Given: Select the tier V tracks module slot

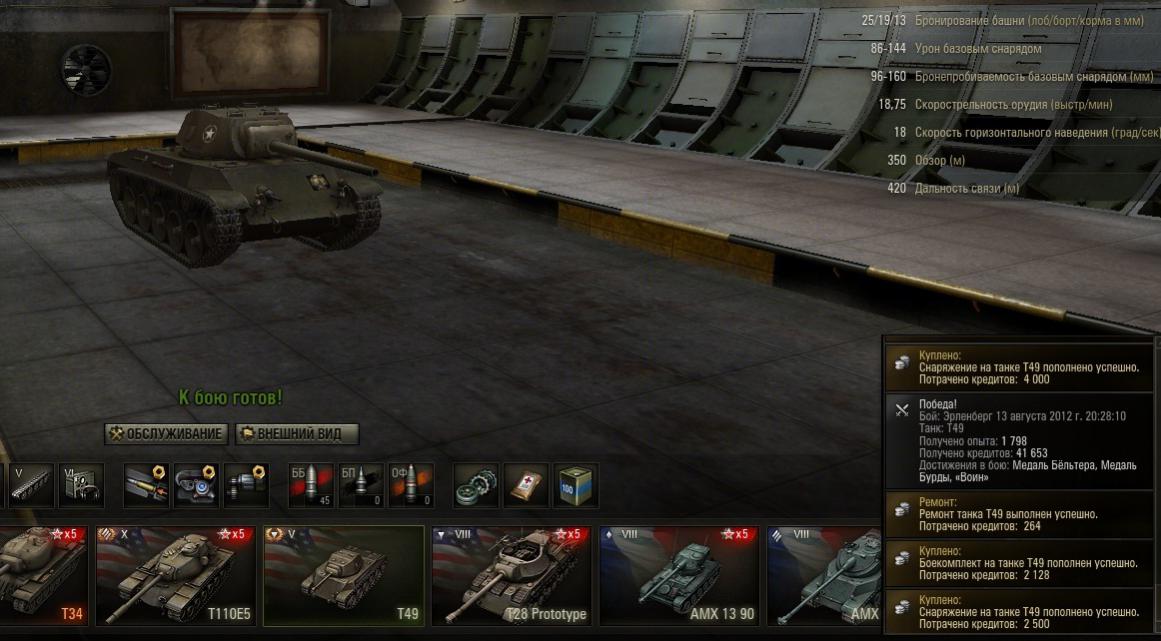Looking at the screenshot, I should pos(30,485).
